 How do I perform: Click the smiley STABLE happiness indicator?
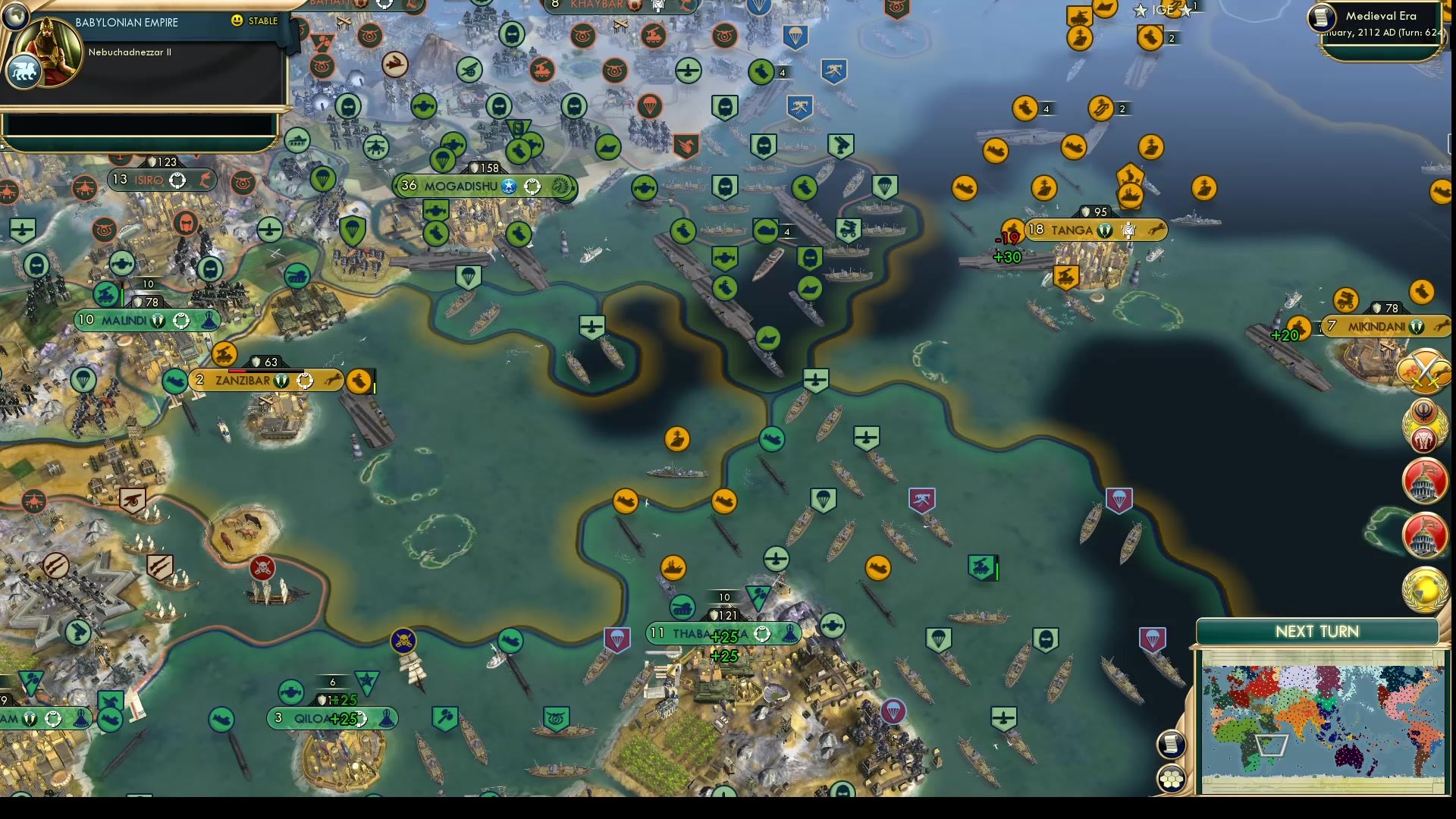[238, 22]
